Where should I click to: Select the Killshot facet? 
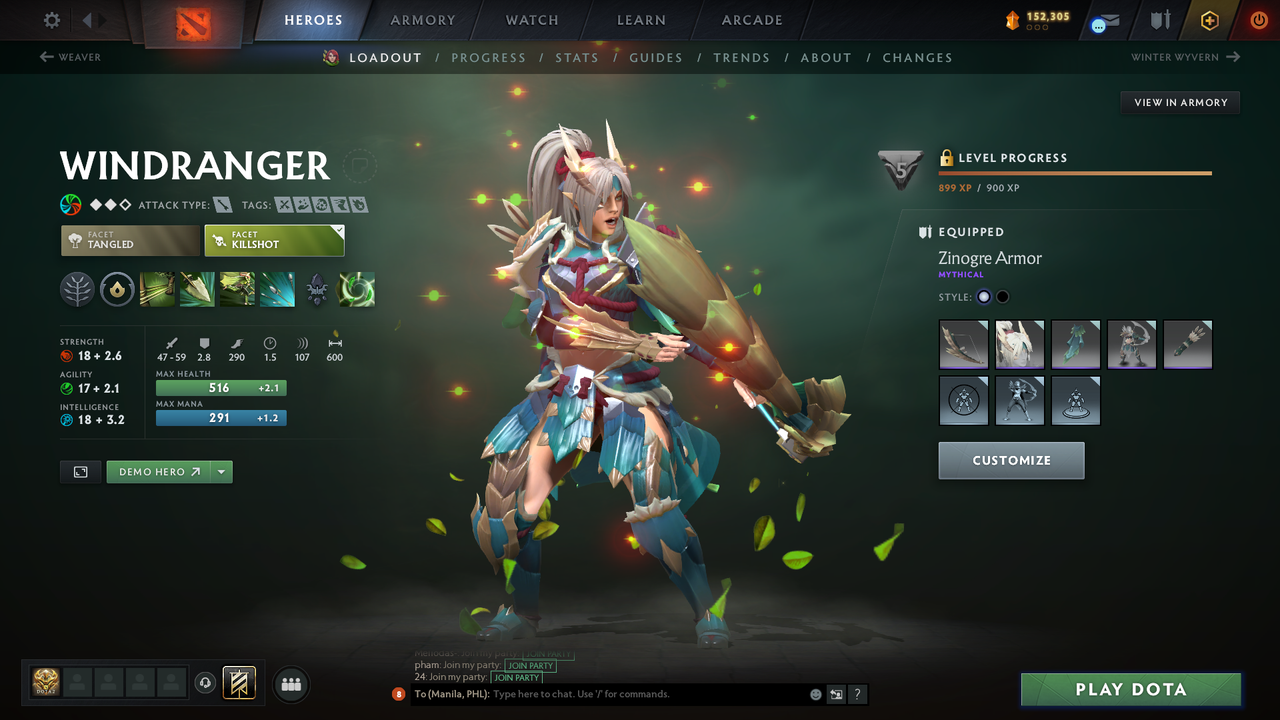click(x=274, y=240)
